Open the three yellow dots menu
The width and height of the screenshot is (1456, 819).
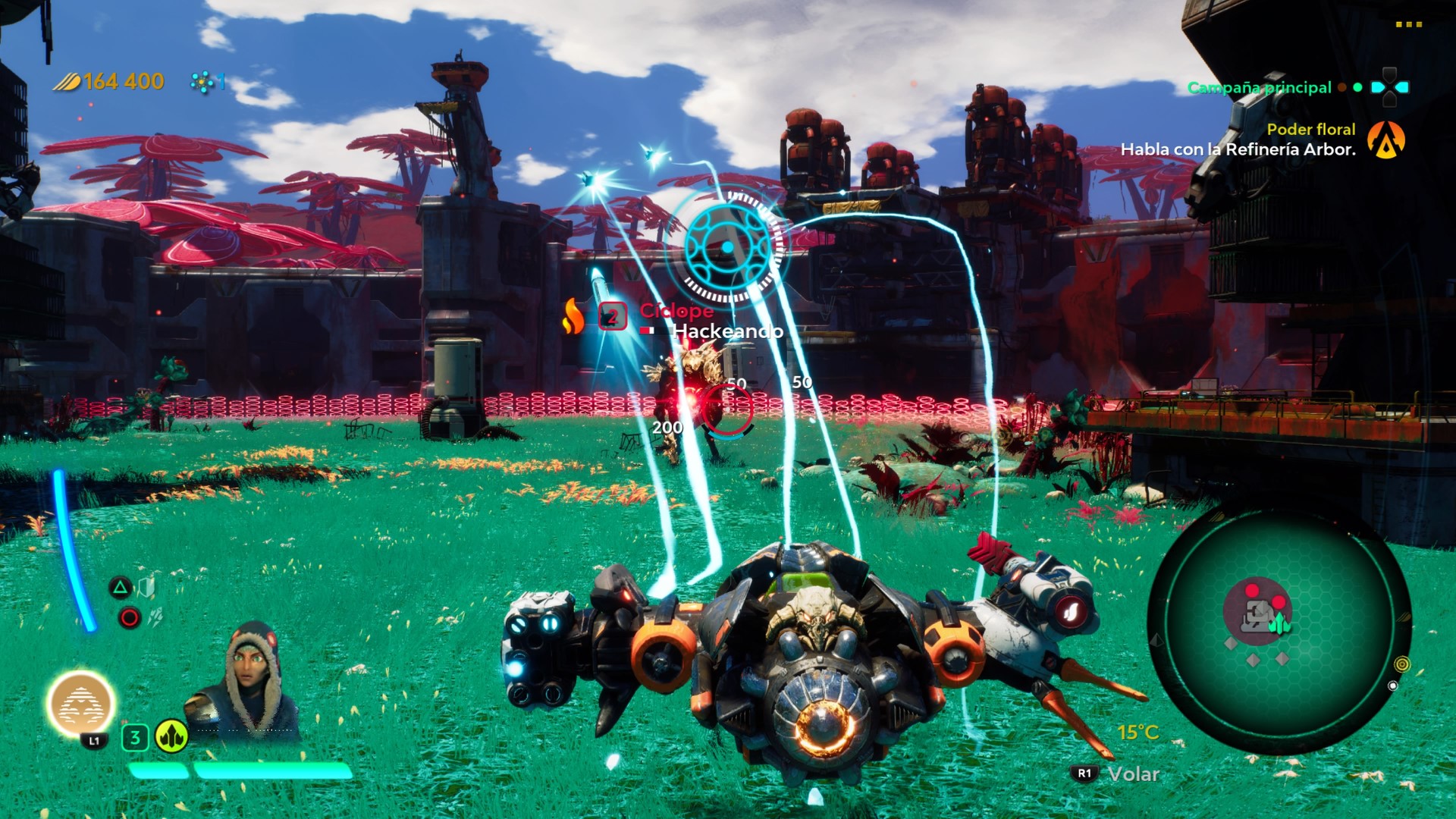point(1408,24)
